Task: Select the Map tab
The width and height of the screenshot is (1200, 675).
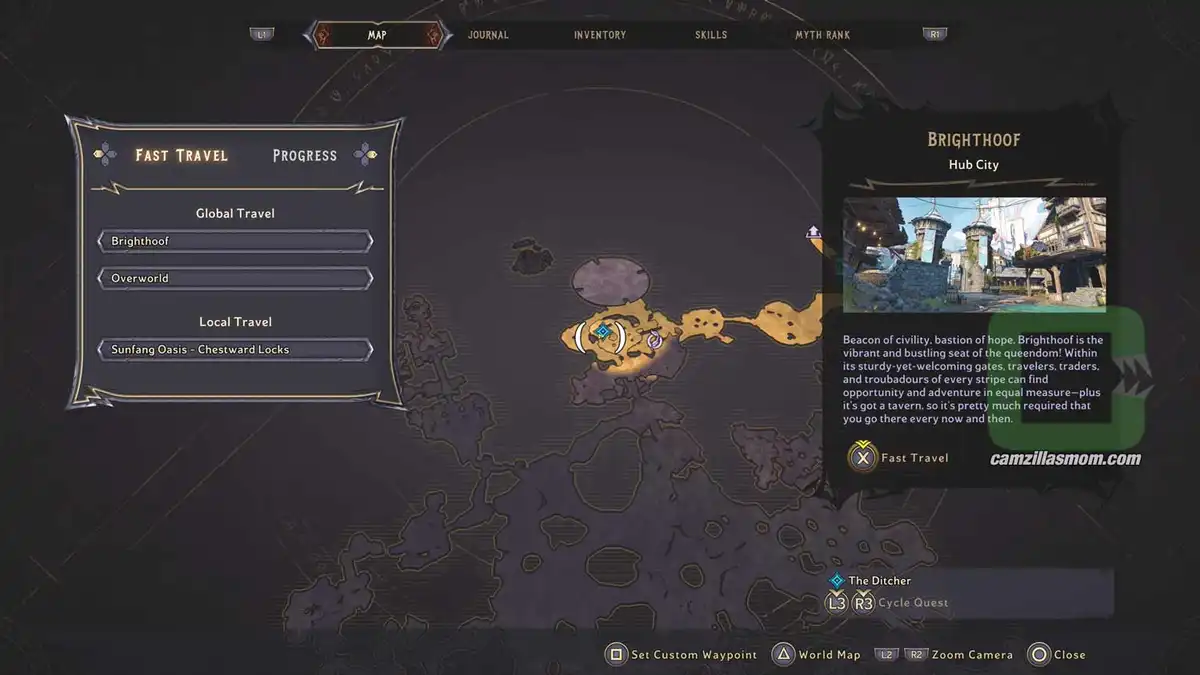Action: tap(377, 35)
